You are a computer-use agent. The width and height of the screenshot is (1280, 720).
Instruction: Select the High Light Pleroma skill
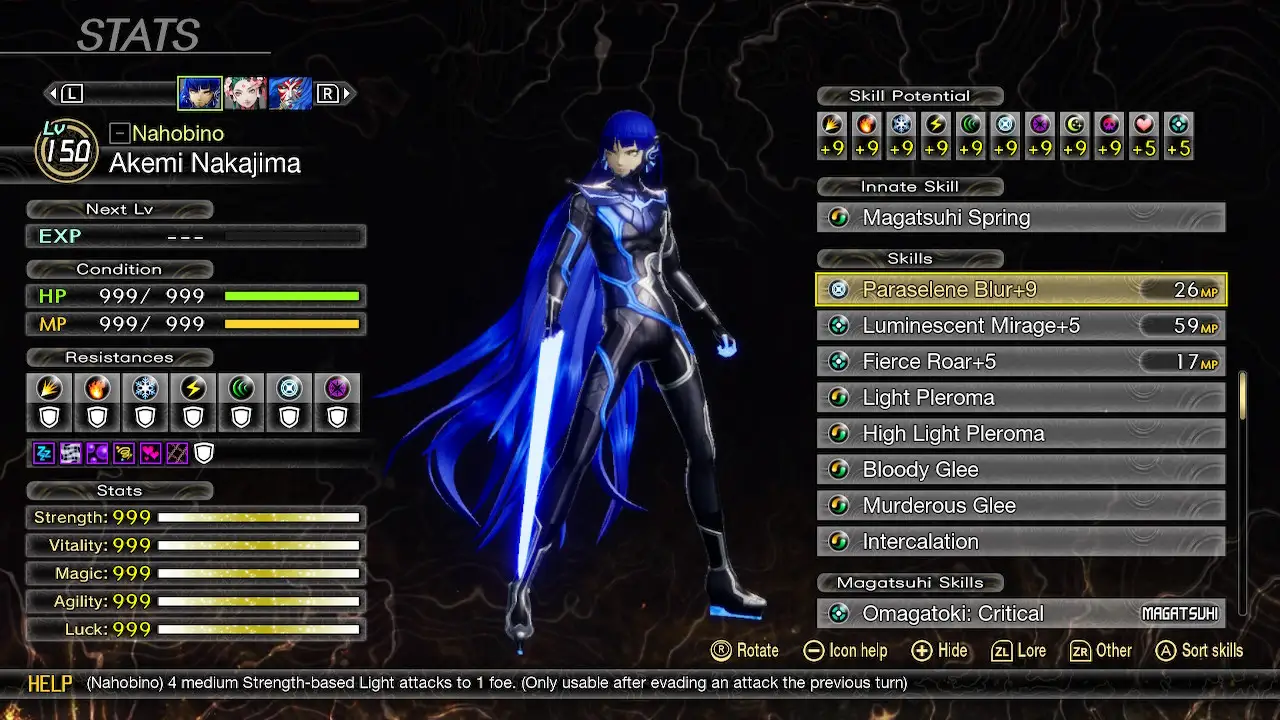(1020, 434)
